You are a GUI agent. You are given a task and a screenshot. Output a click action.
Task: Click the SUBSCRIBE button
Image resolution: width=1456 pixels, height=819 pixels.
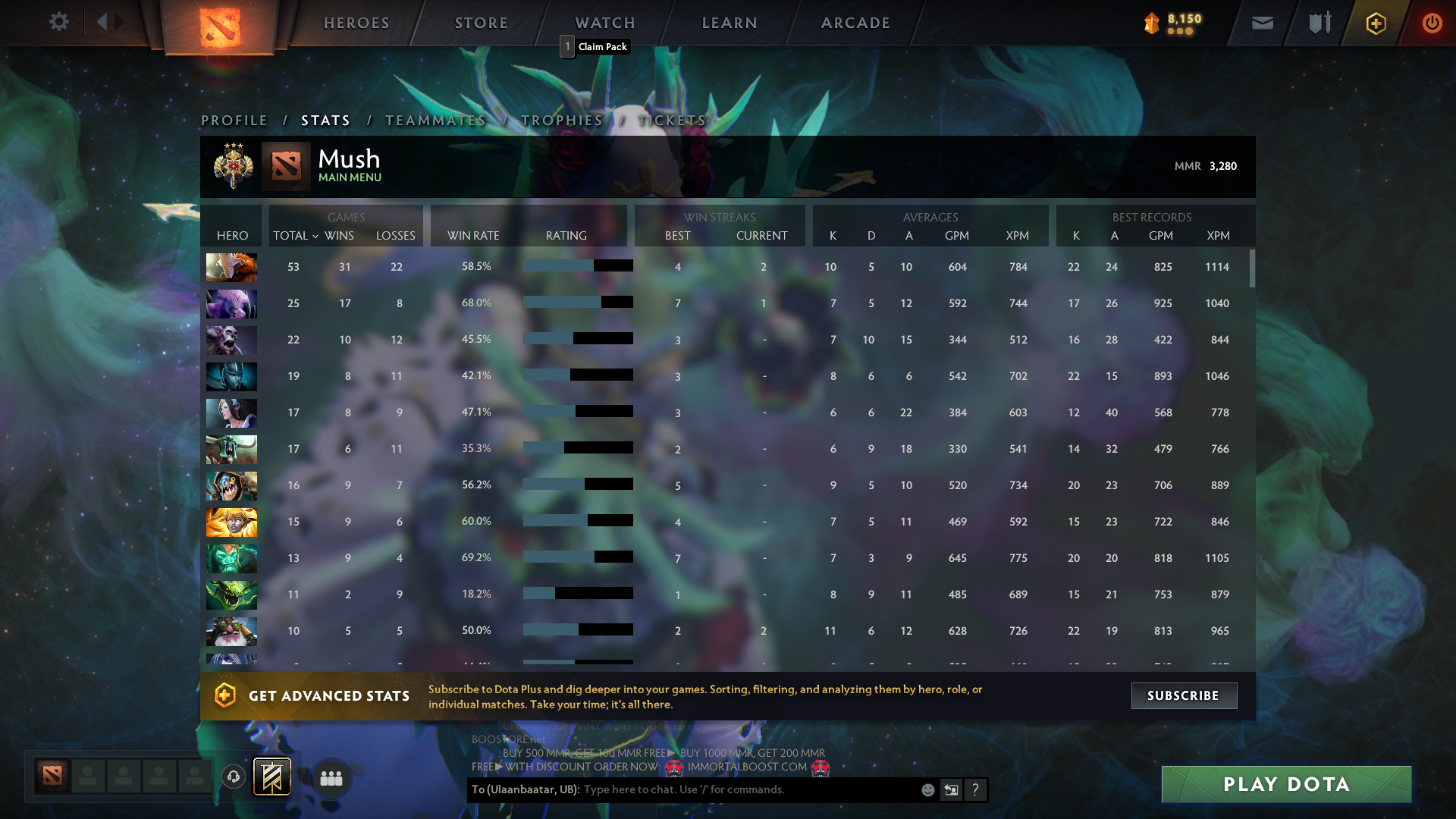[x=1184, y=695]
